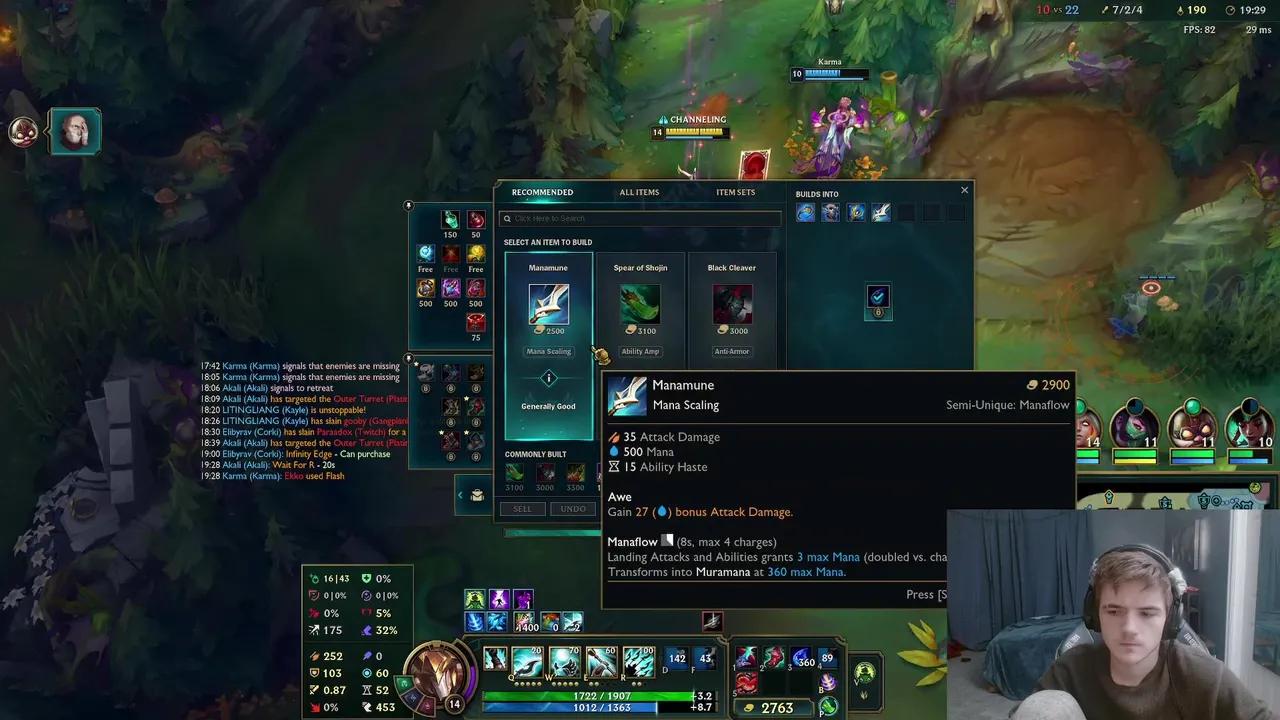
Task: Open the Item Sets tab
Action: pos(735,192)
